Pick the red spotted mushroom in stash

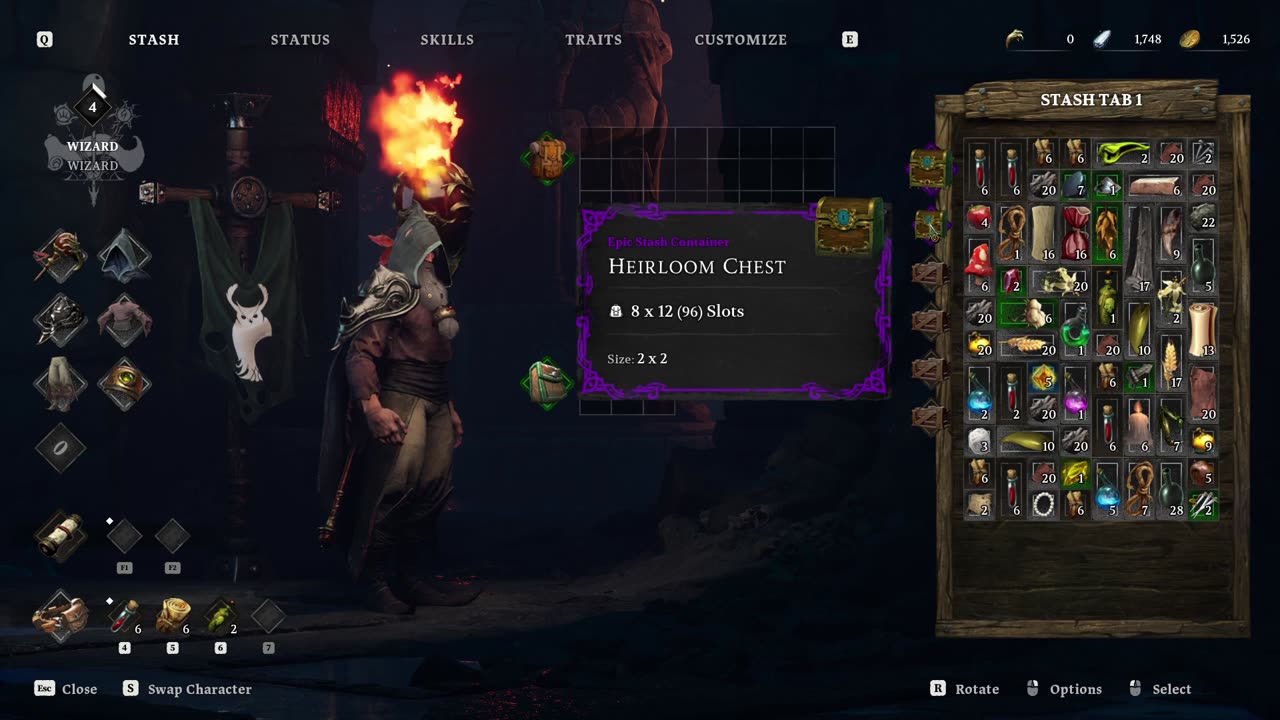point(979,260)
